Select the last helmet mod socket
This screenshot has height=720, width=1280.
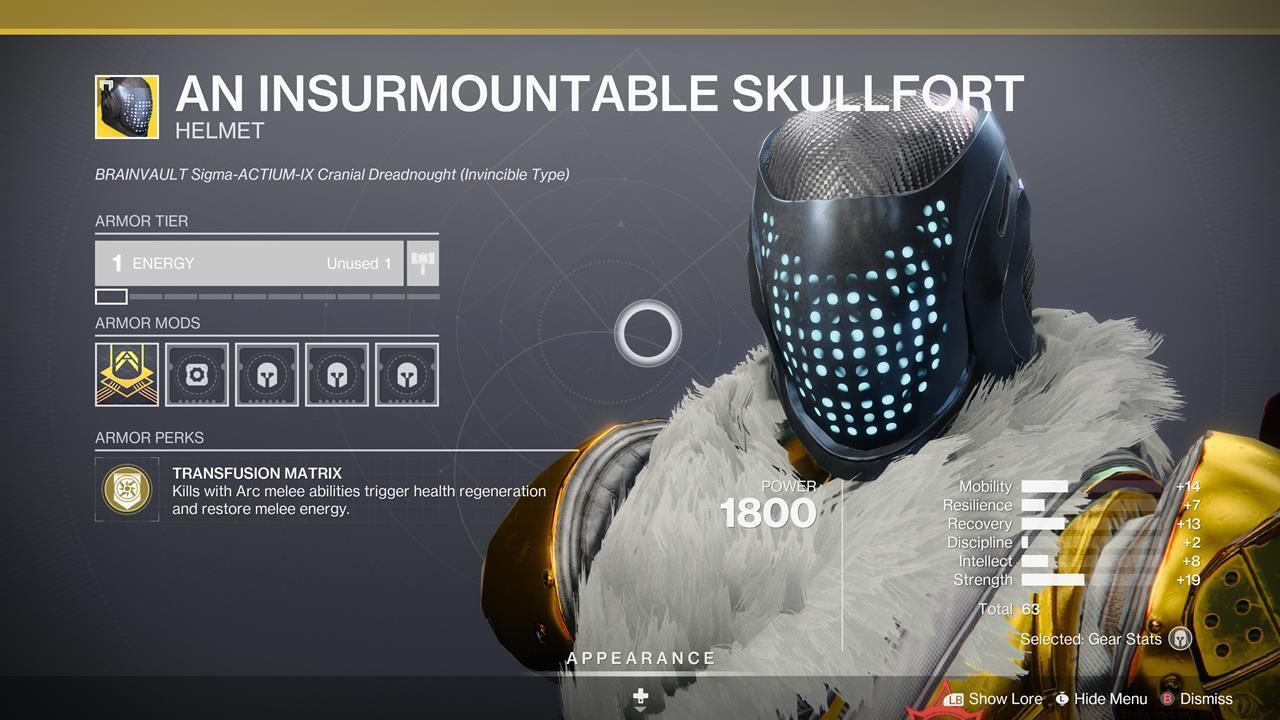coord(407,374)
